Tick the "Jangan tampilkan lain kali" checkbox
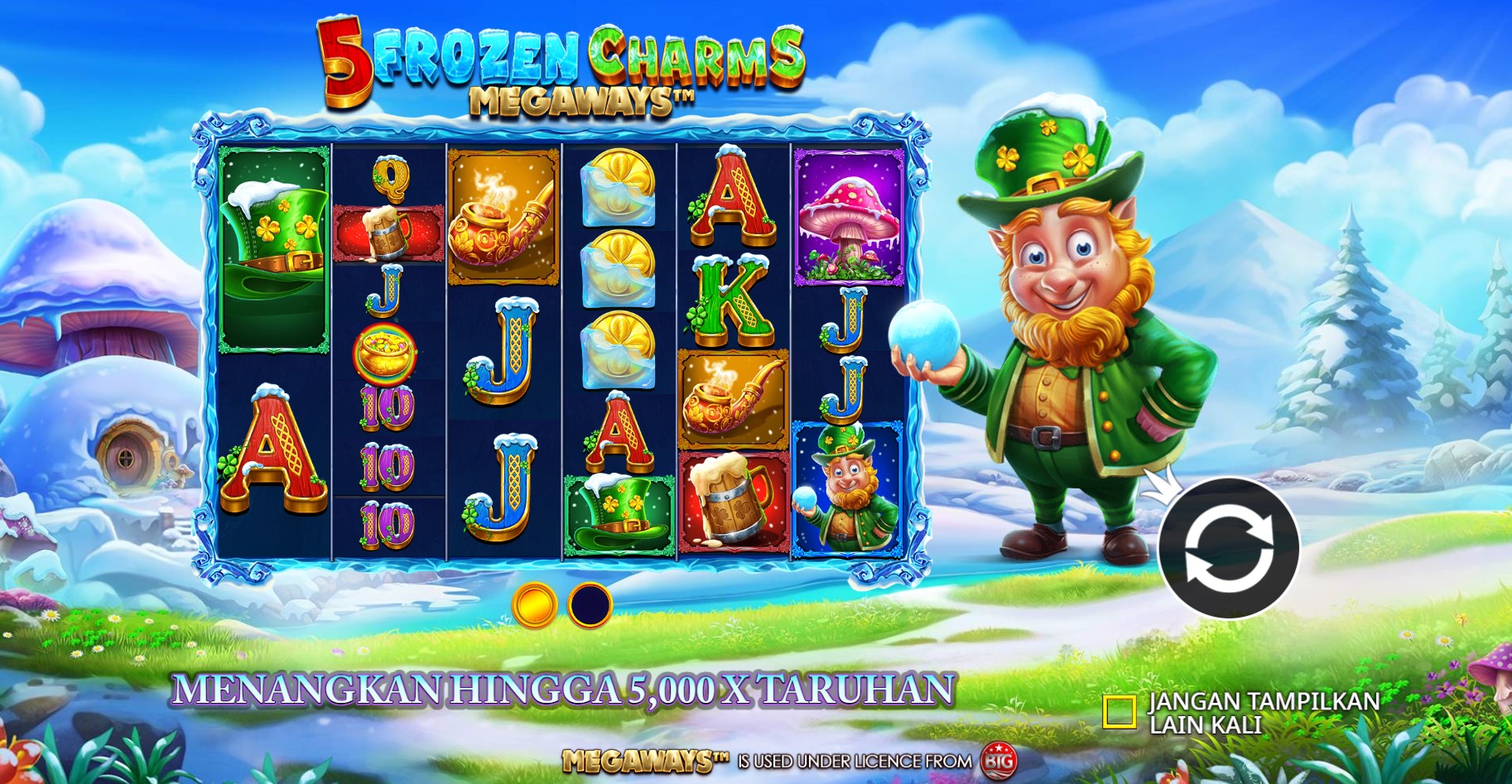1512x784 pixels. pyautogui.click(x=1119, y=712)
